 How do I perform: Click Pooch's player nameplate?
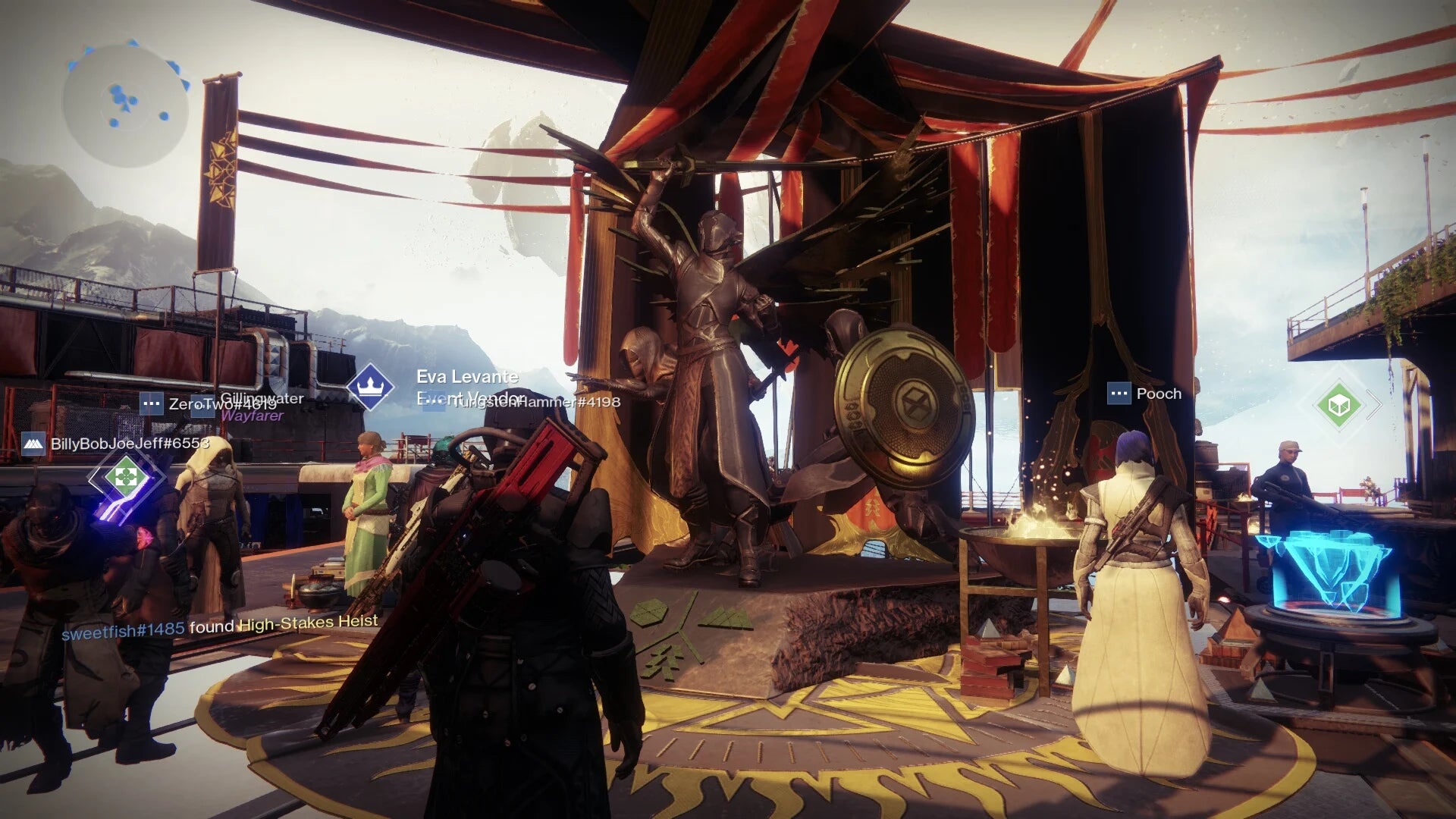[1145, 394]
